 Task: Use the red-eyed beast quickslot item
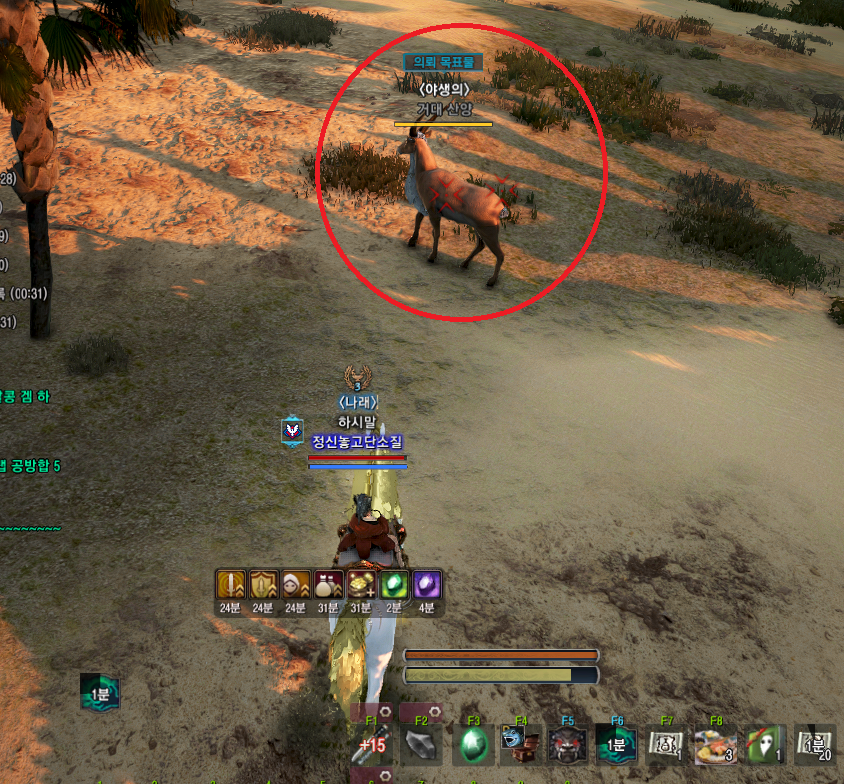pos(568,745)
